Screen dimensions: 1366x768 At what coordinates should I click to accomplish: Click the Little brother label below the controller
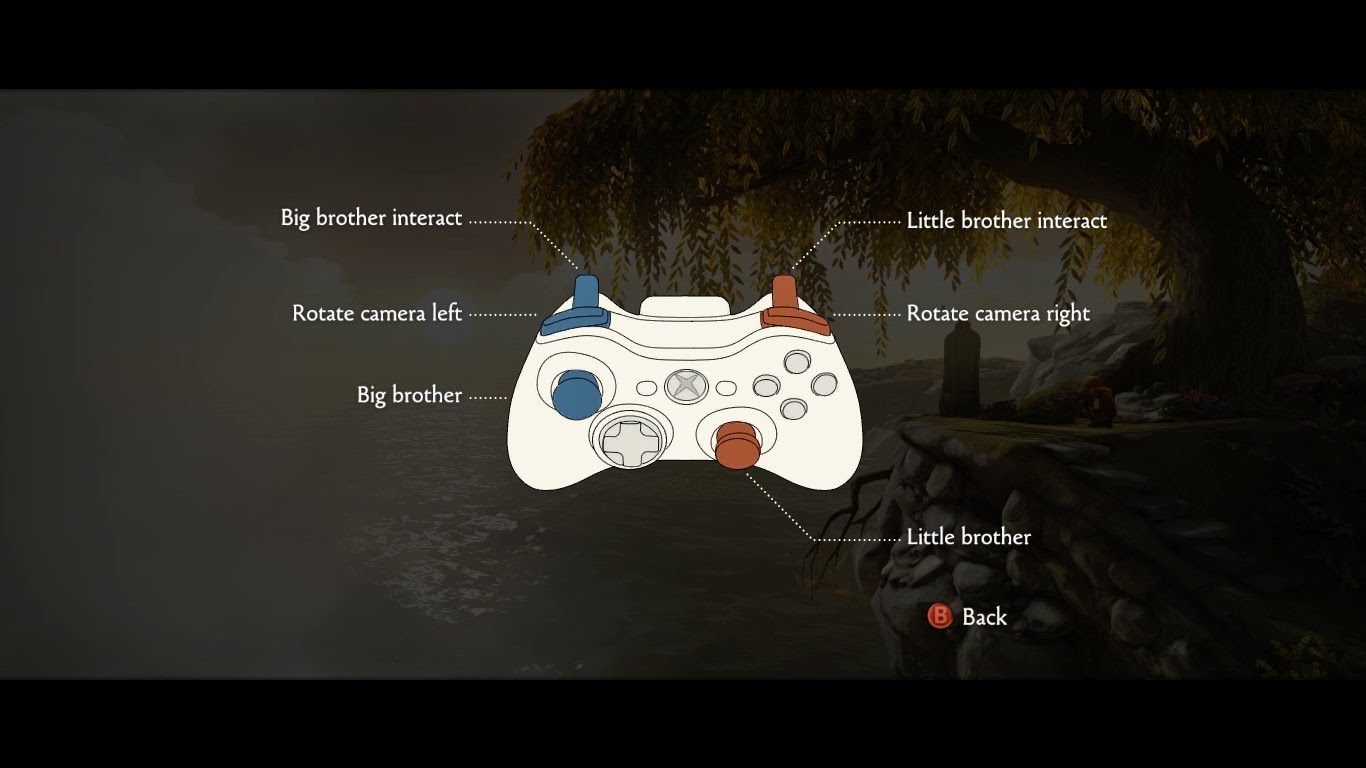(x=966, y=537)
